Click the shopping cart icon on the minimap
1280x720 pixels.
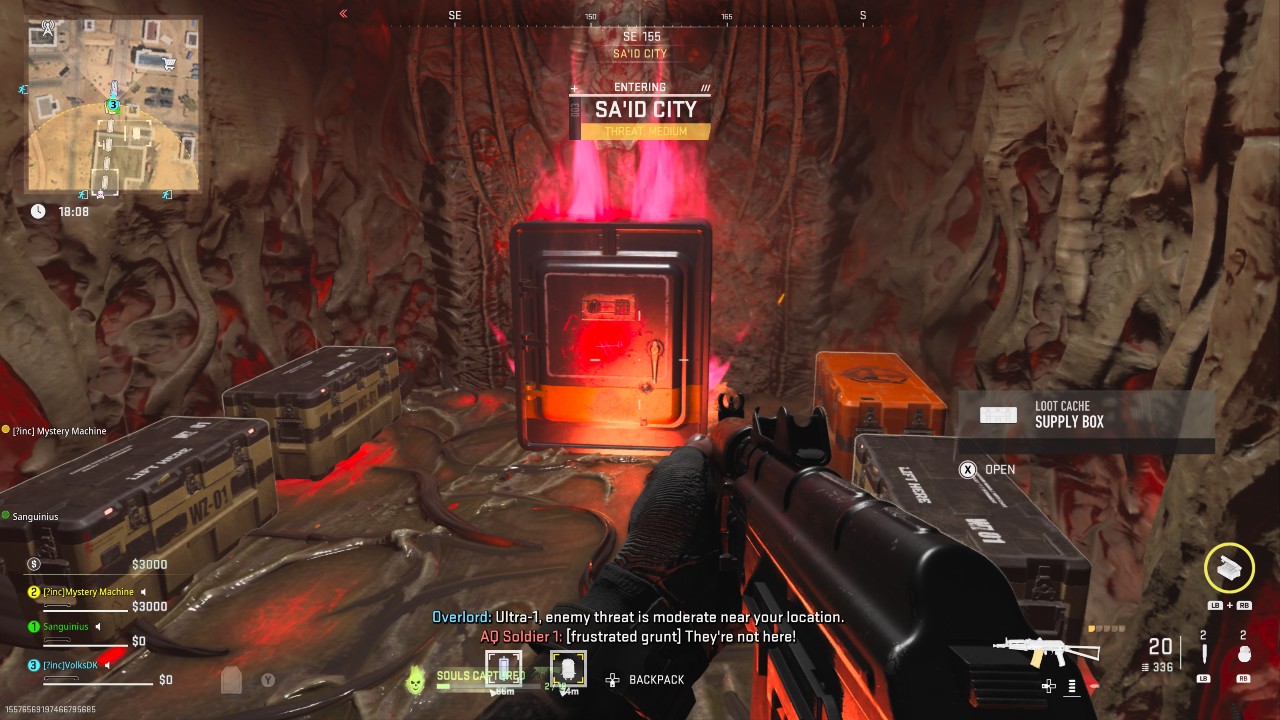(x=169, y=62)
